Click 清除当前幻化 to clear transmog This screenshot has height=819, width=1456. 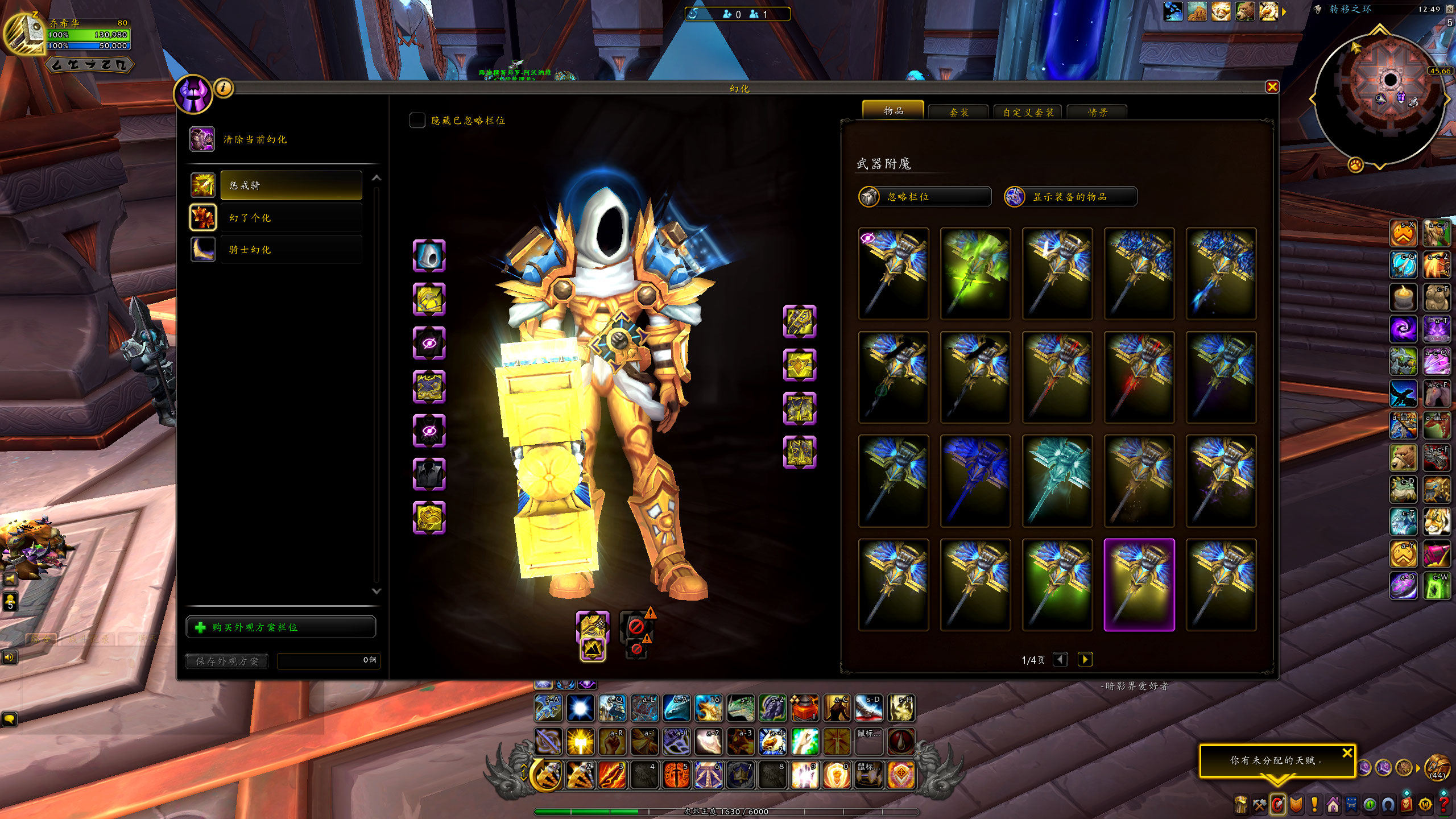(255, 139)
